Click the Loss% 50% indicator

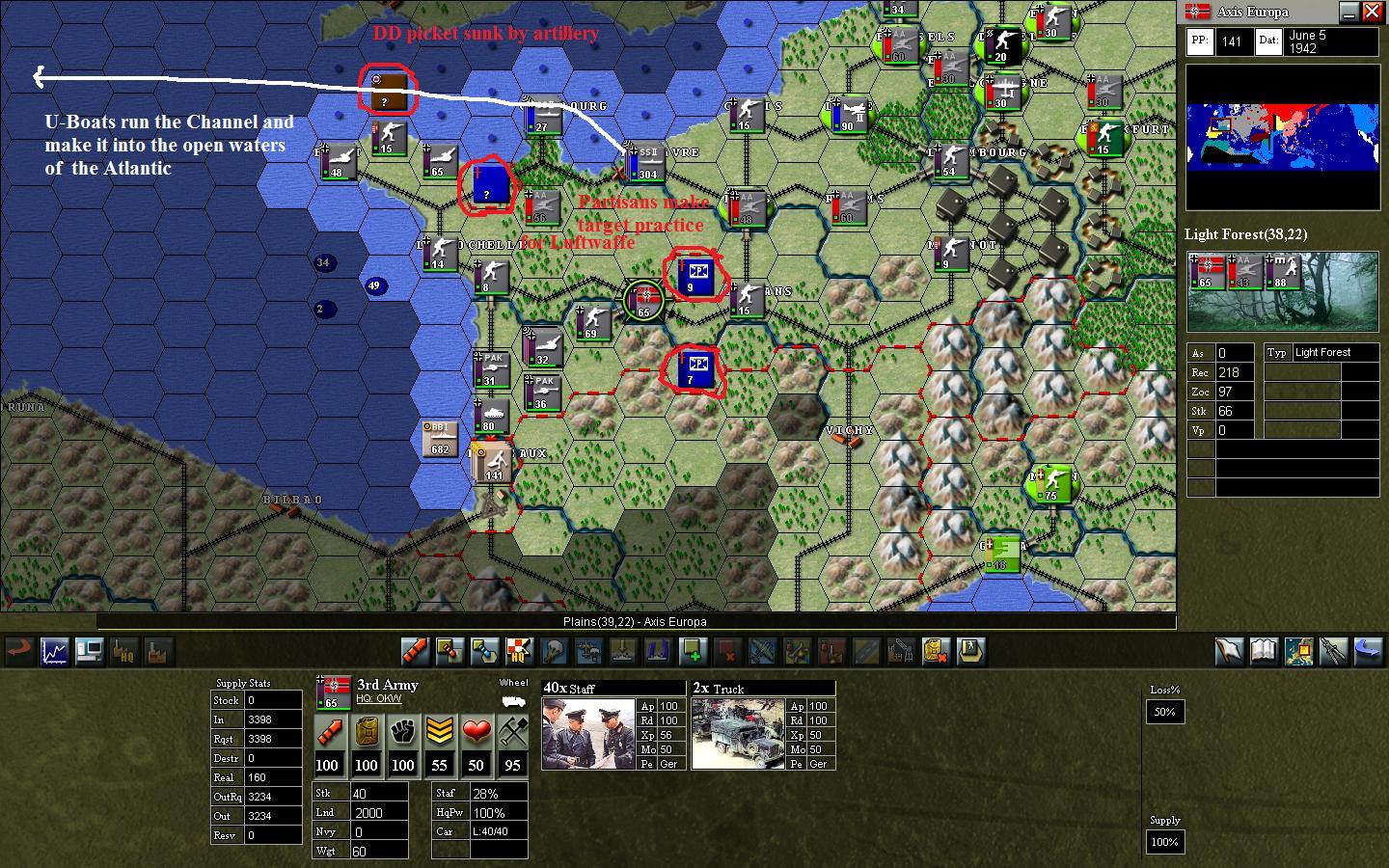coord(1164,712)
